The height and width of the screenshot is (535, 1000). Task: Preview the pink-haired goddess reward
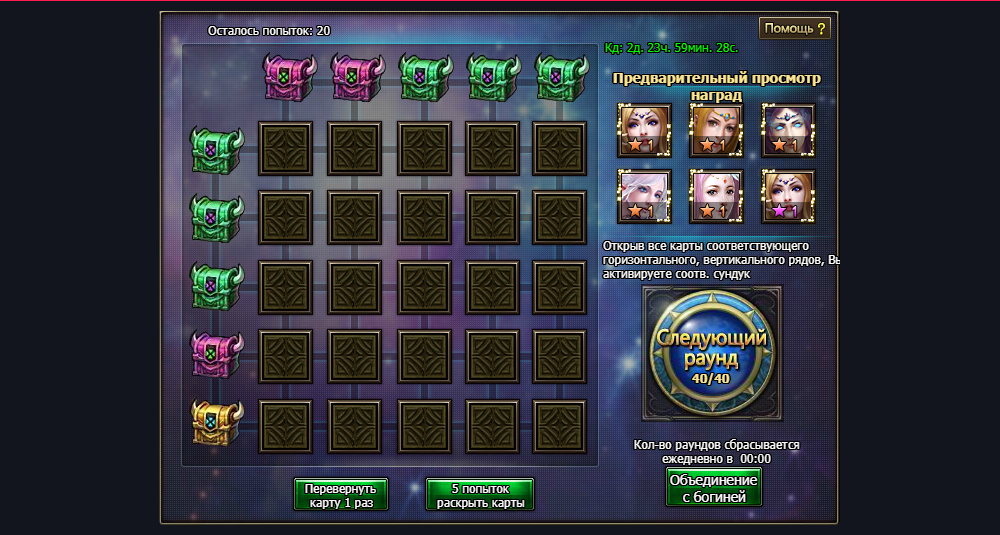(716, 196)
